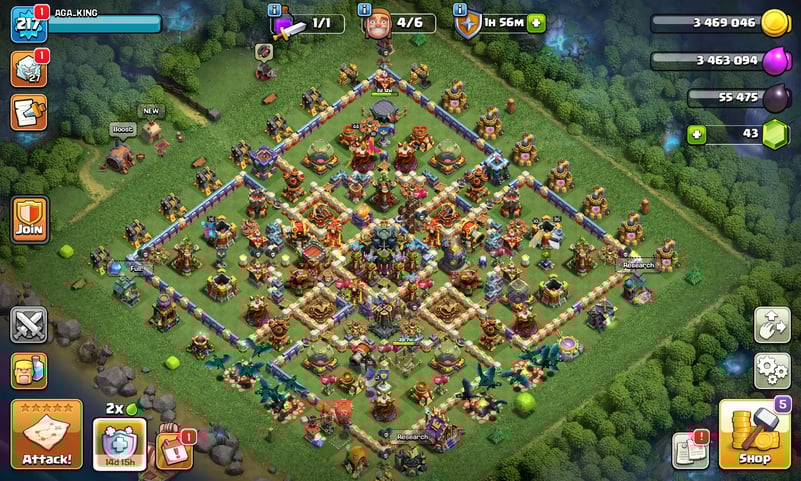Open the army overview barbarian icon

[x=29, y=370]
